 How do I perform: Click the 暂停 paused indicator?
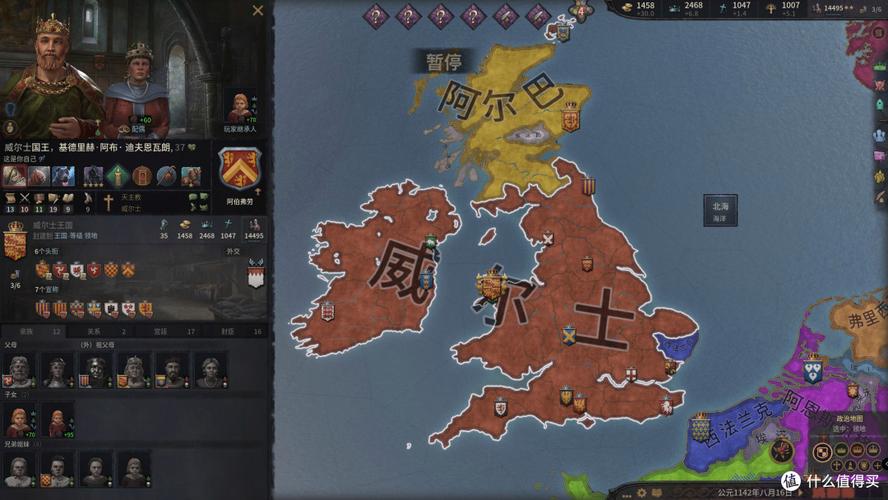pos(442,61)
